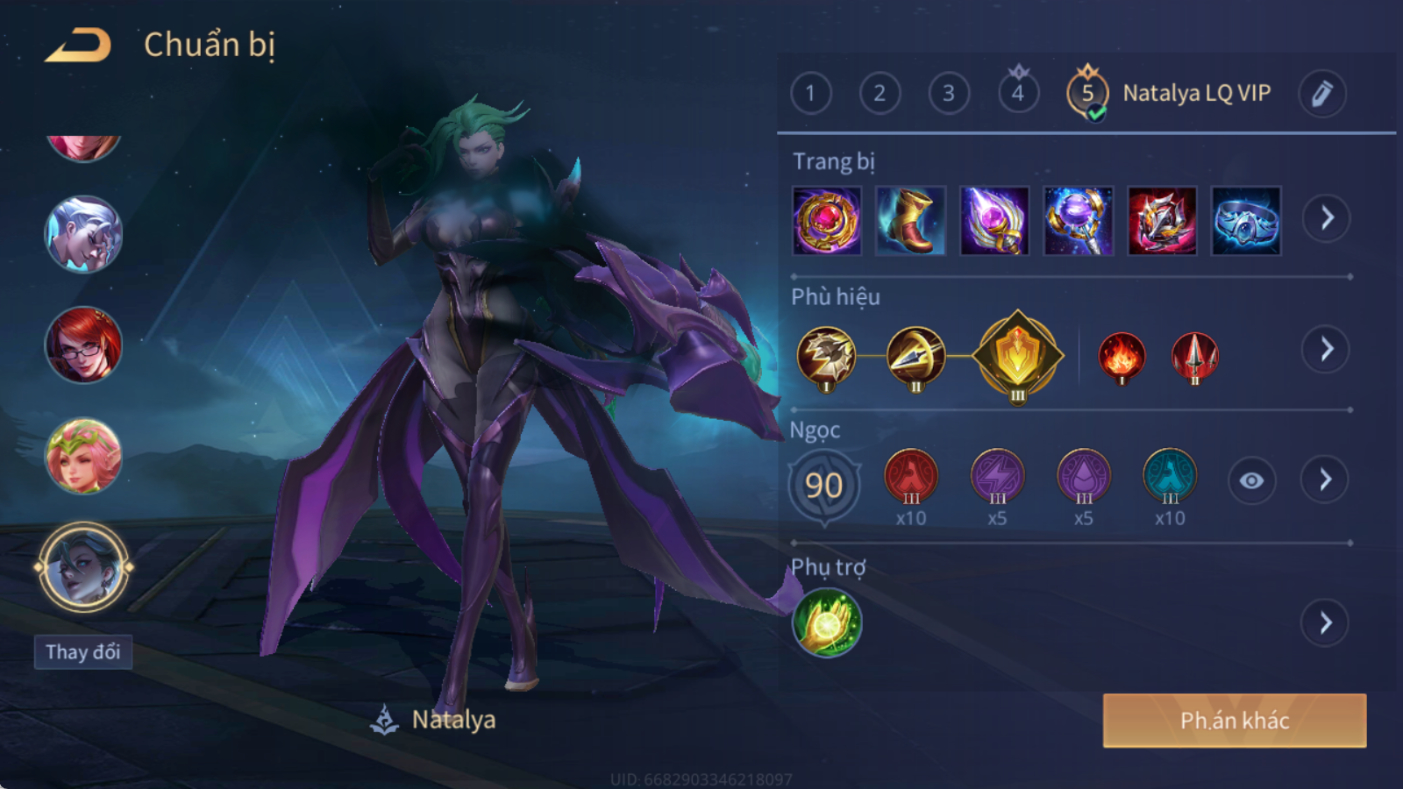This screenshot has width=1403, height=789.
Task: Edit the Natalya LQ VIP preset name
Action: point(1321,94)
